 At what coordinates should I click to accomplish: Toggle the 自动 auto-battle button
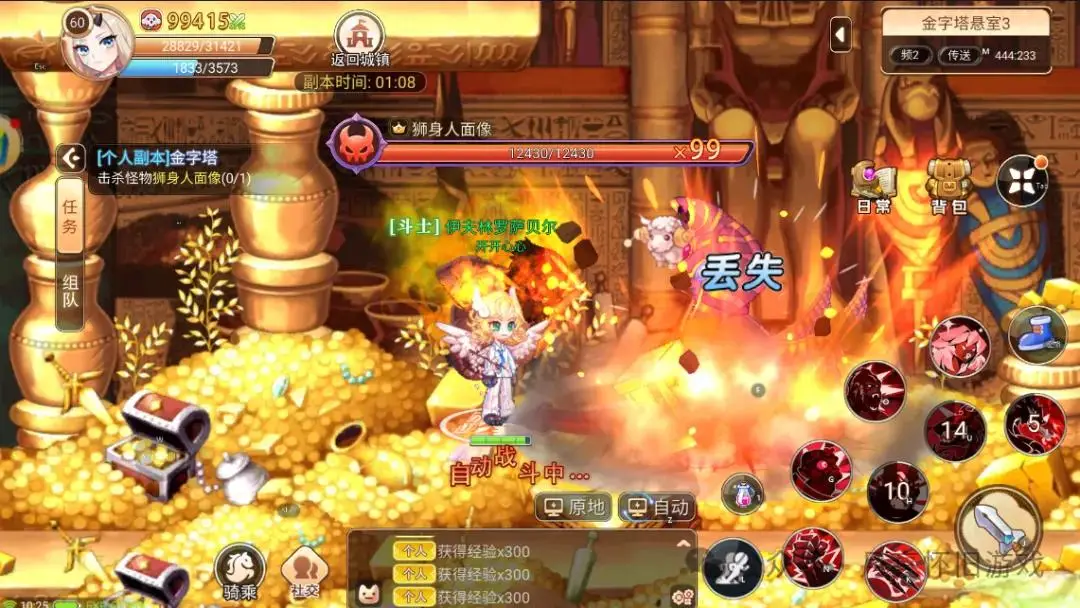[x=656, y=507]
